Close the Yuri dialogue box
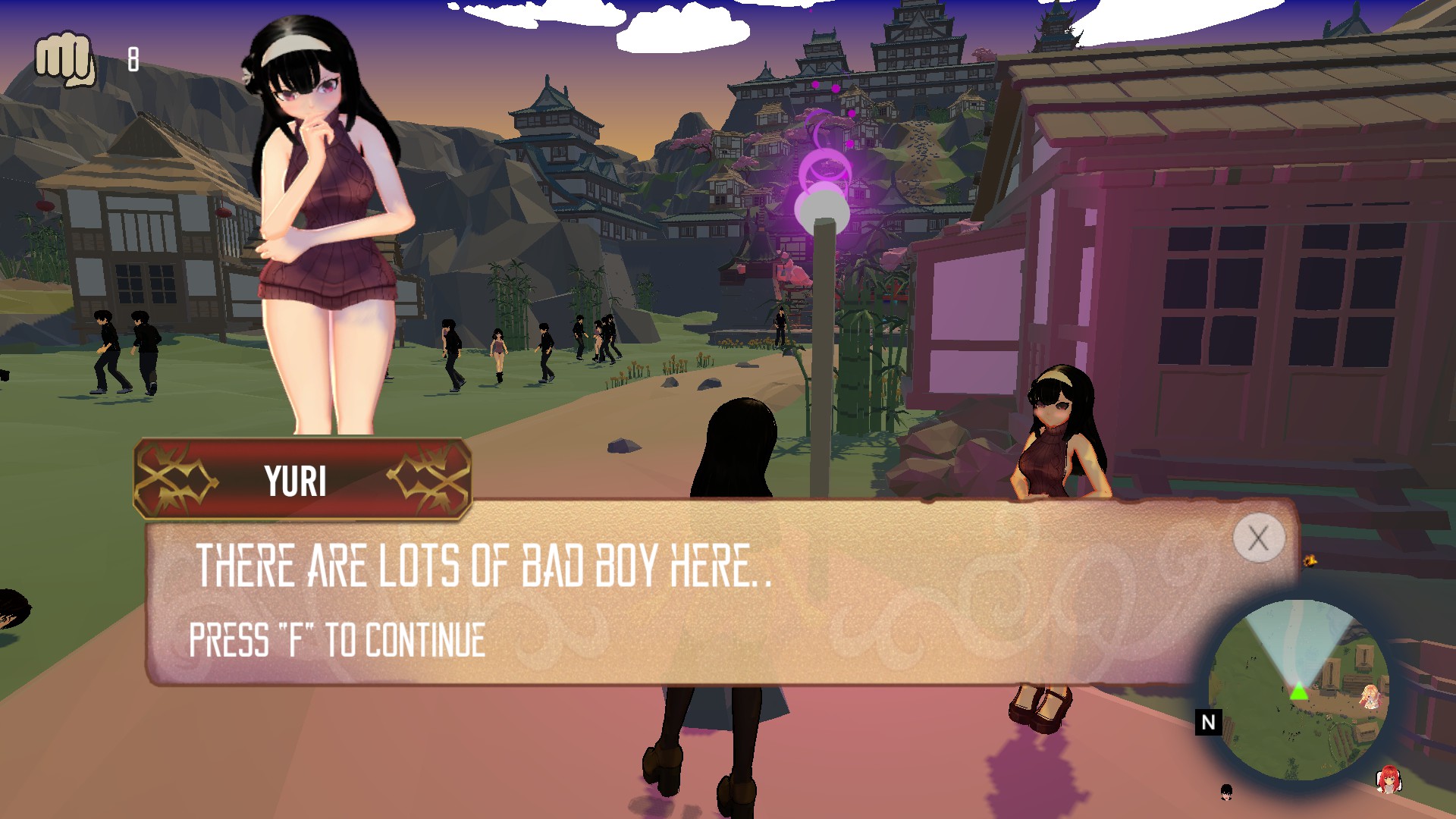Image resolution: width=1456 pixels, height=819 pixels. (x=1258, y=538)
